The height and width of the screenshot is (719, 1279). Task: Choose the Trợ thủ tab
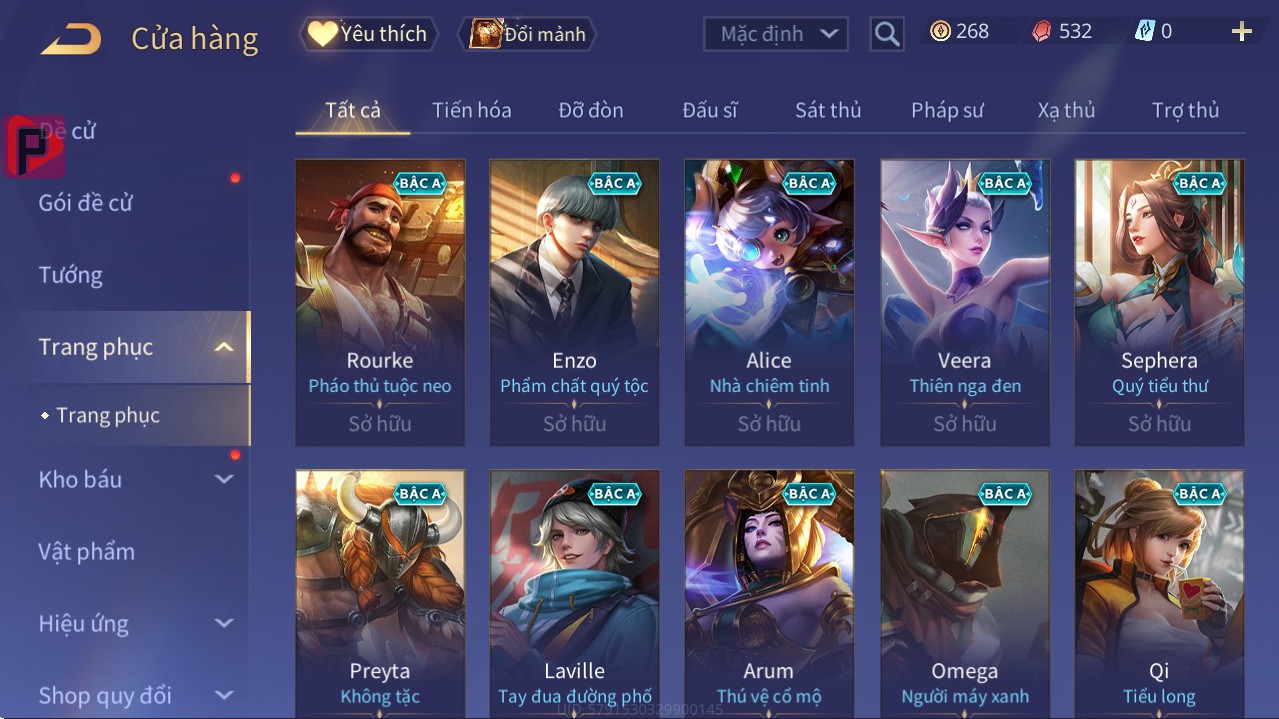1185,110
